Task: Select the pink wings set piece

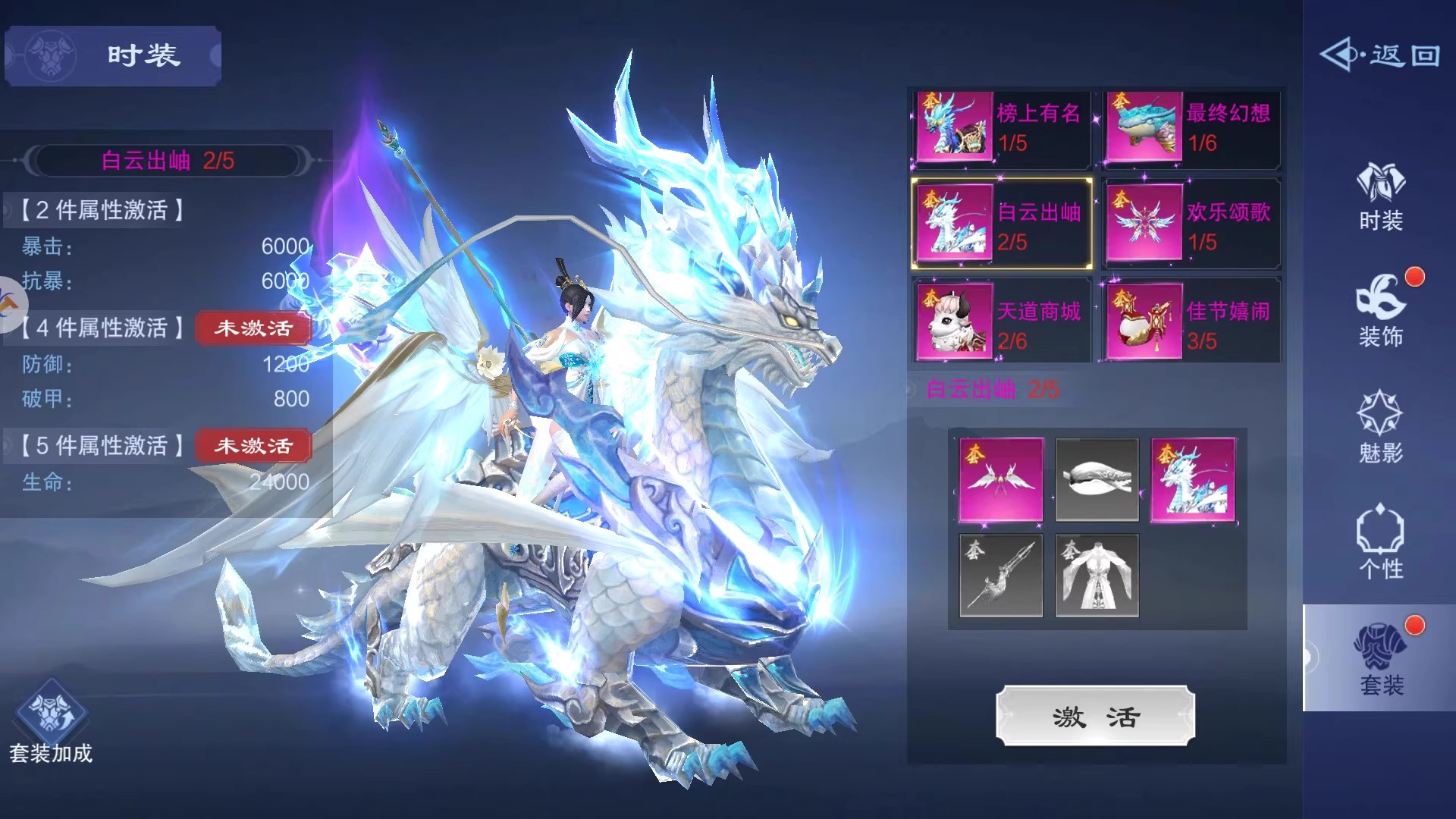Action: (1001, 480)
